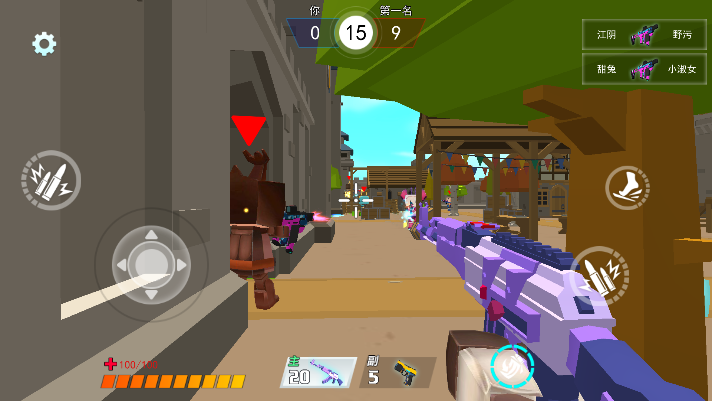Image resolution: width=712 pixels, height=401 pixels.
Task: Activate the cyan-ringed skill button
Action: [513, 366]
